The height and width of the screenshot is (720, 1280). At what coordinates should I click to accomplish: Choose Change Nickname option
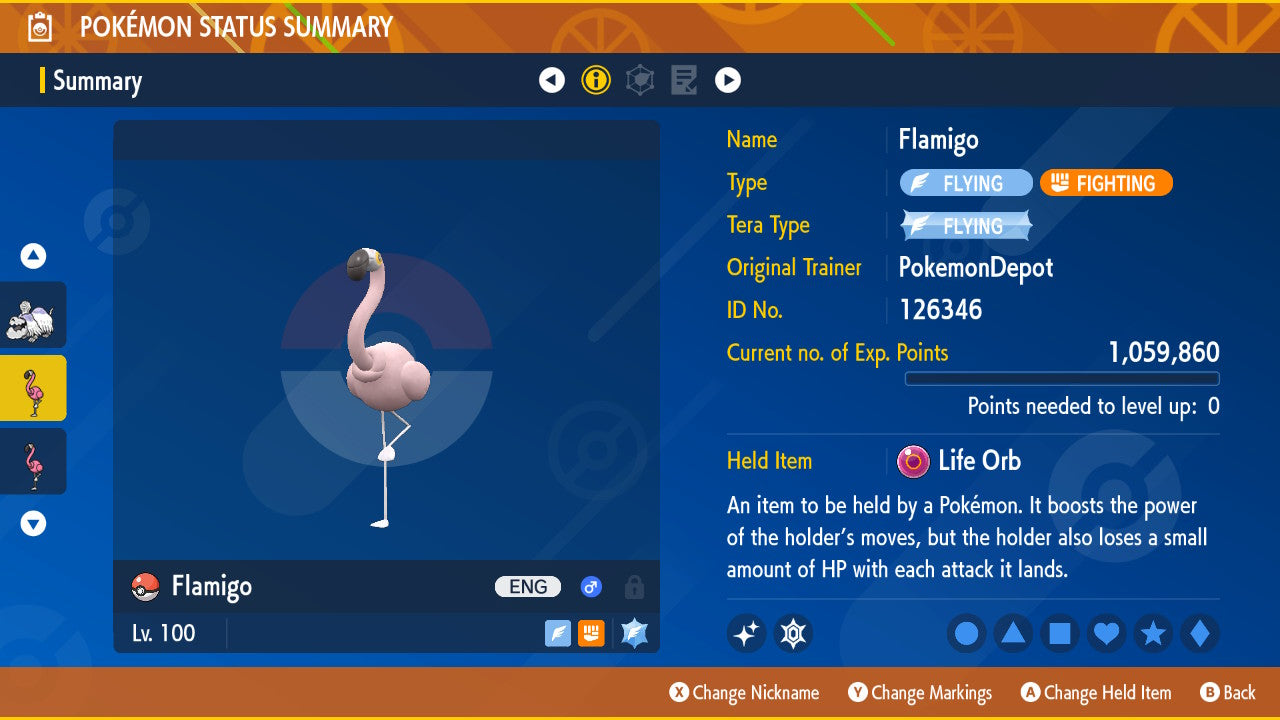[x=744, y=692]
